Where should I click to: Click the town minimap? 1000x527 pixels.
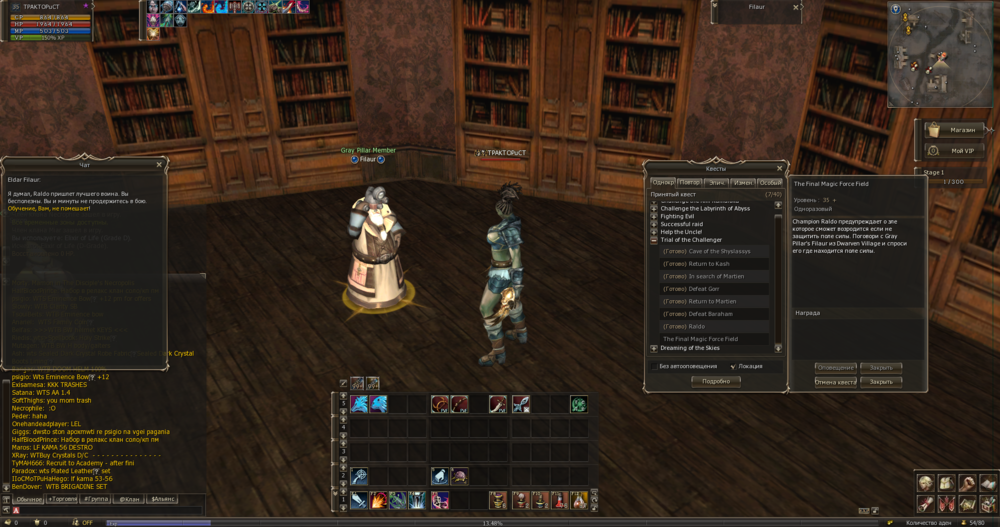[x=940, y=55]
